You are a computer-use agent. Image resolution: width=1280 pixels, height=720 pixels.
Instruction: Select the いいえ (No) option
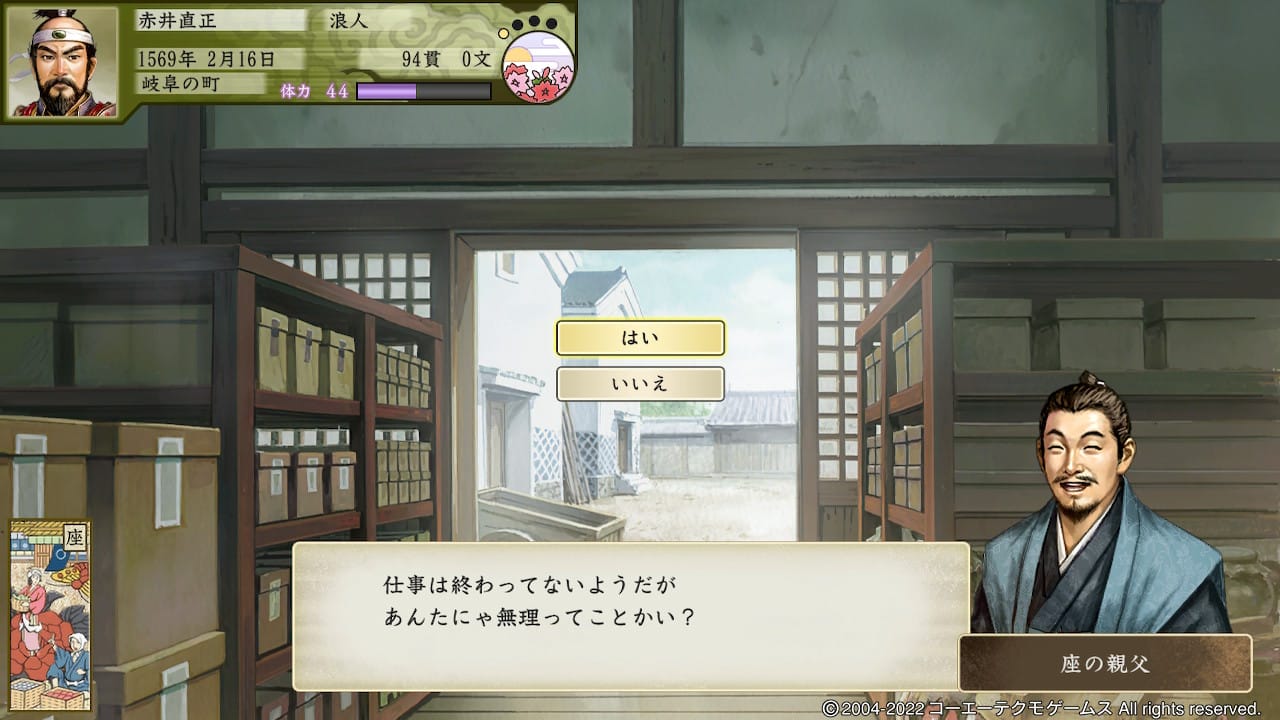640,384
